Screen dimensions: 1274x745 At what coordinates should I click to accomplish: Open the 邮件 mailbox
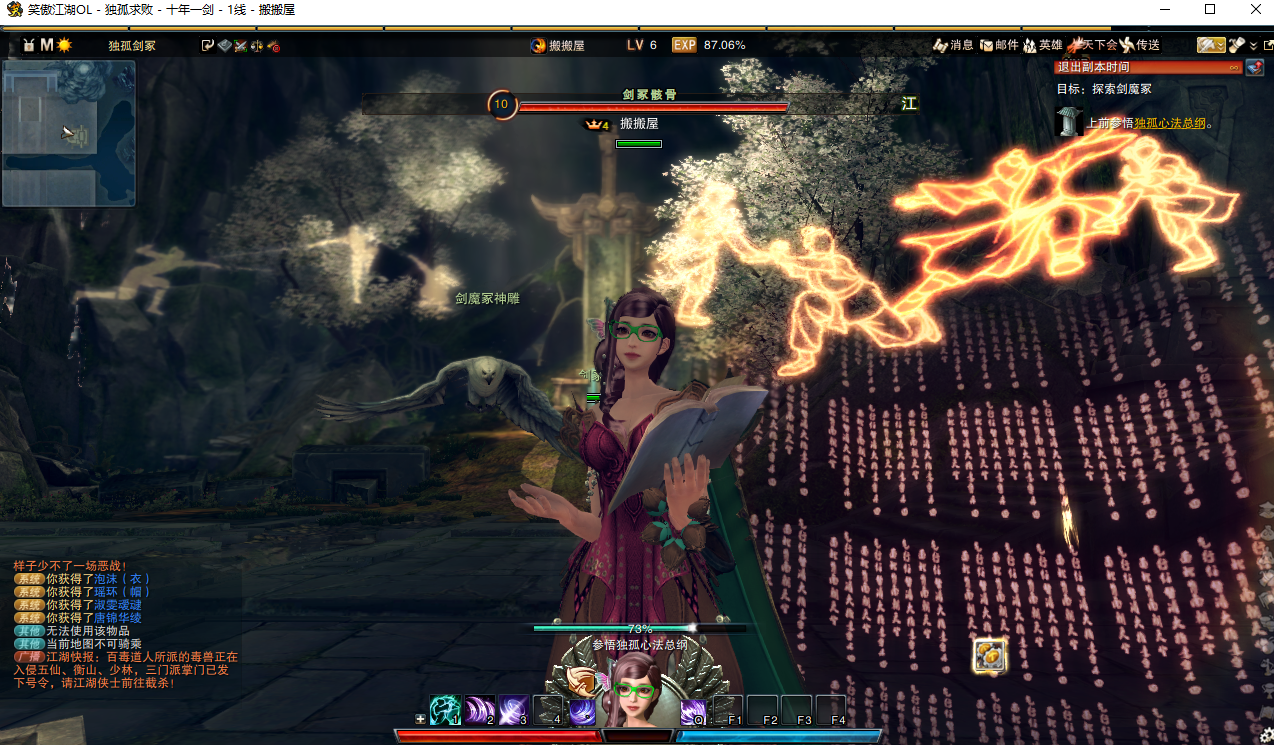pyautogui.click(x=998, y=45)
